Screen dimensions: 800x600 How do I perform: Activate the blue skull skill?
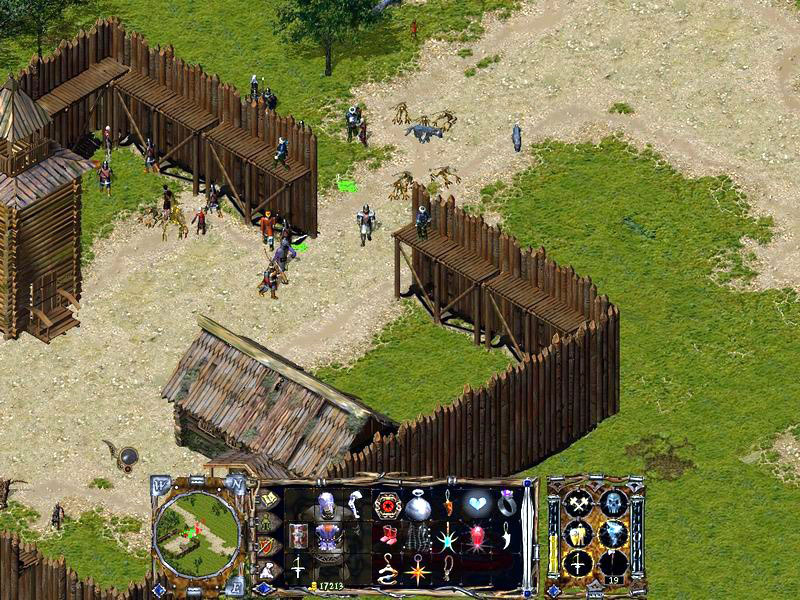click(612, 503)
